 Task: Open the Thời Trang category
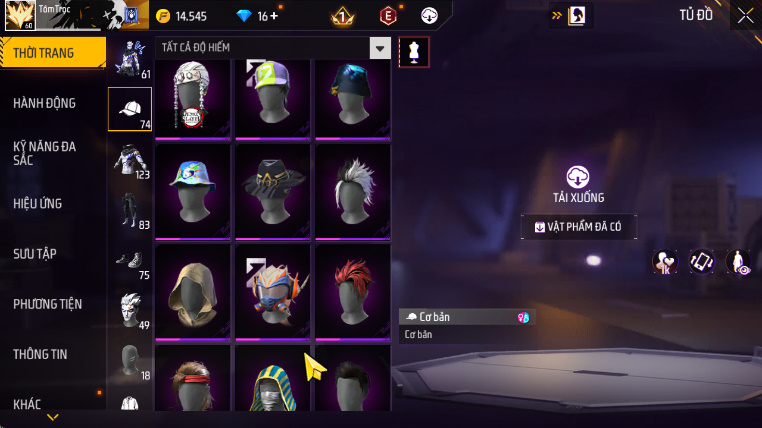click(x=50, y=53)
